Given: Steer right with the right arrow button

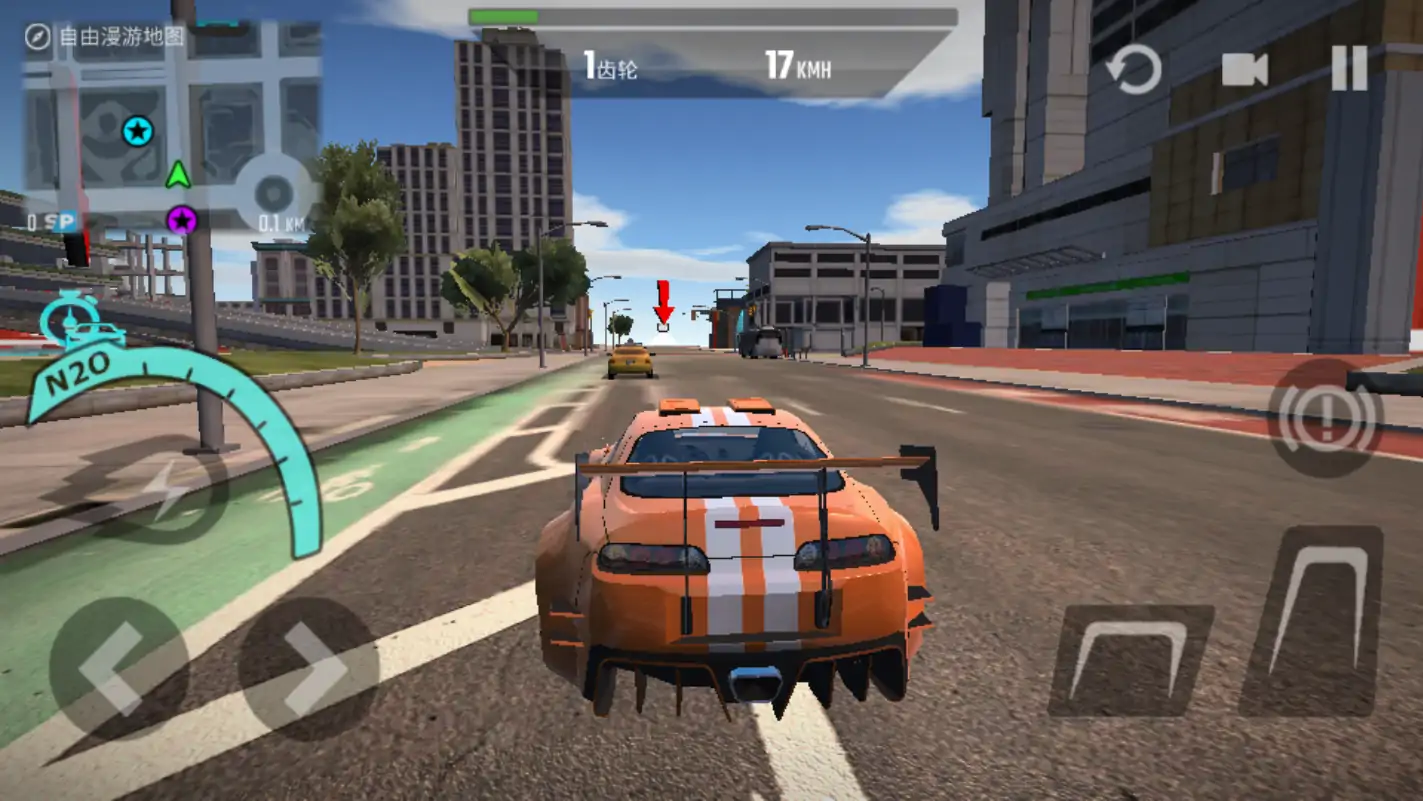Looking at the screenshot, I should [308, 668].
